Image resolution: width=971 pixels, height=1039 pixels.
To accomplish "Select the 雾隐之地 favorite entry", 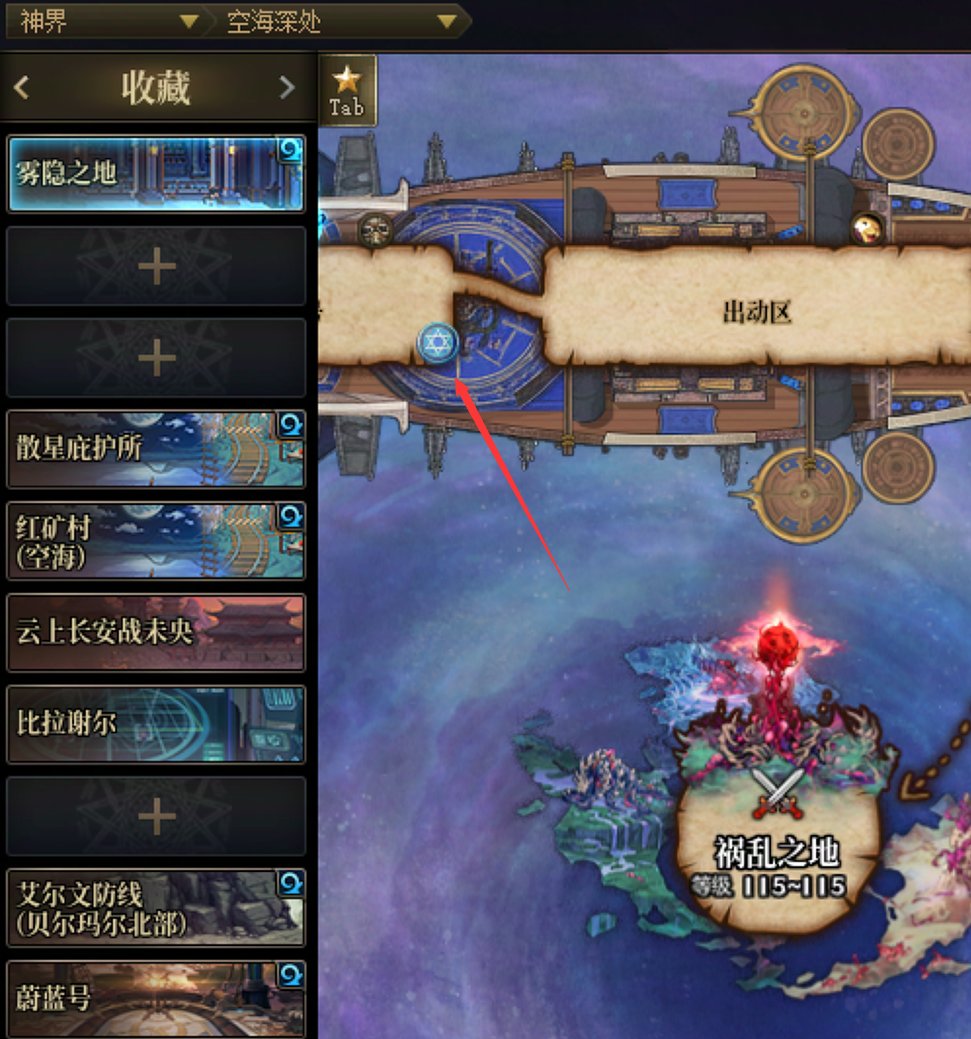I will pyautogui.click(x=155, y=174).
